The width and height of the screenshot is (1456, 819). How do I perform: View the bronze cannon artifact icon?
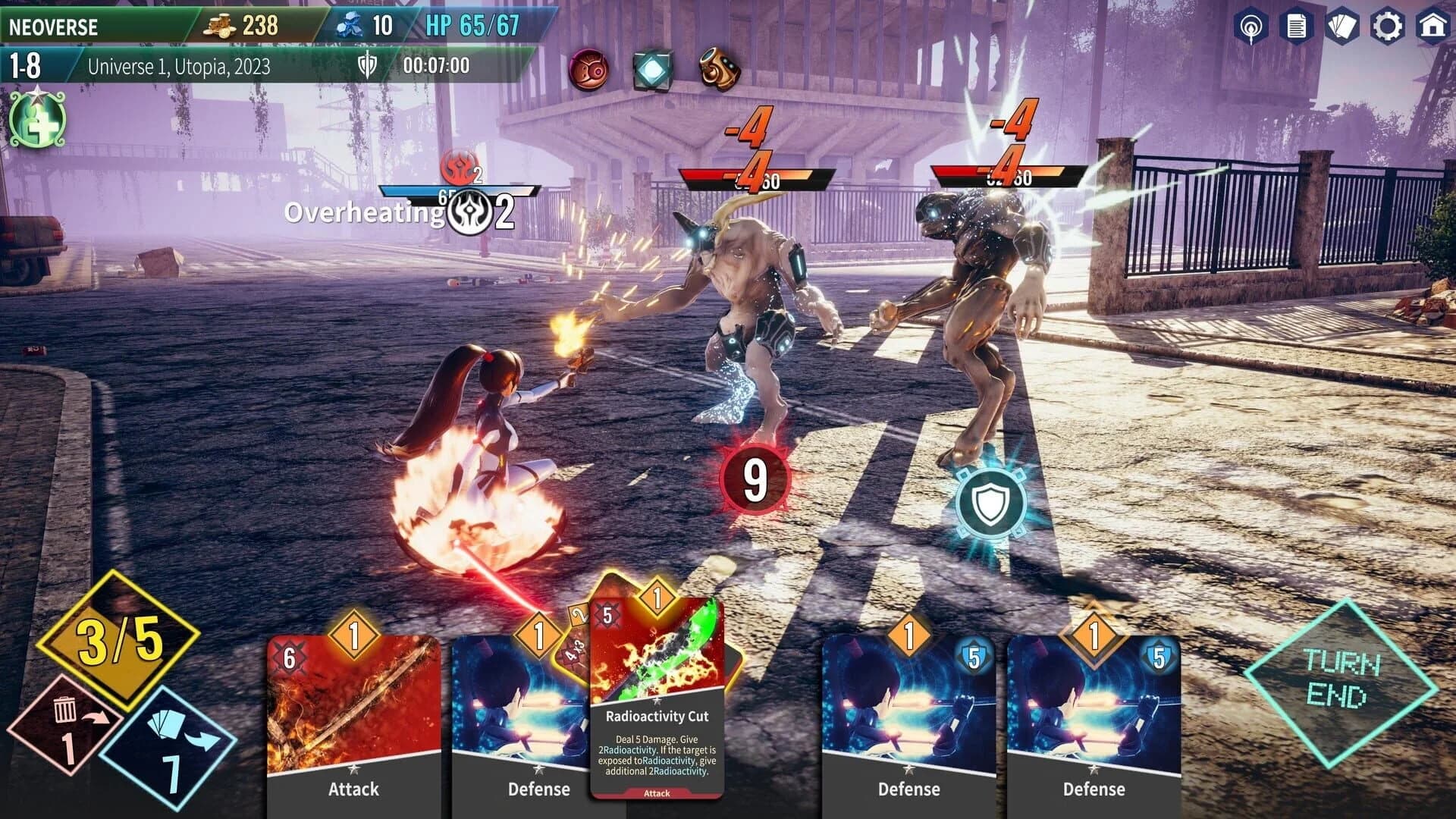tap(719, 69)
